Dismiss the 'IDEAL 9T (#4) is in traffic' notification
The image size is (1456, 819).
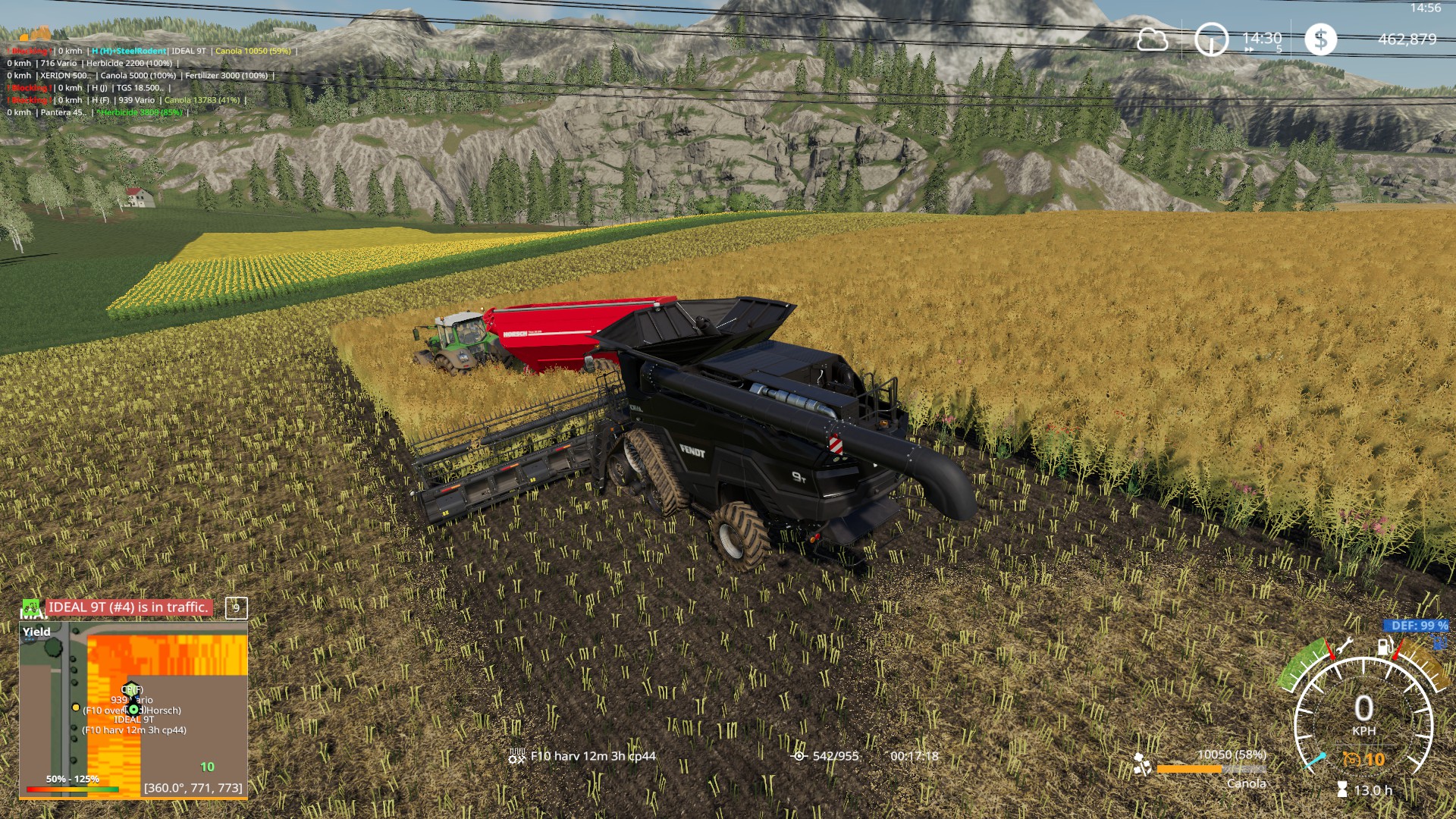[x=127, y=607]
